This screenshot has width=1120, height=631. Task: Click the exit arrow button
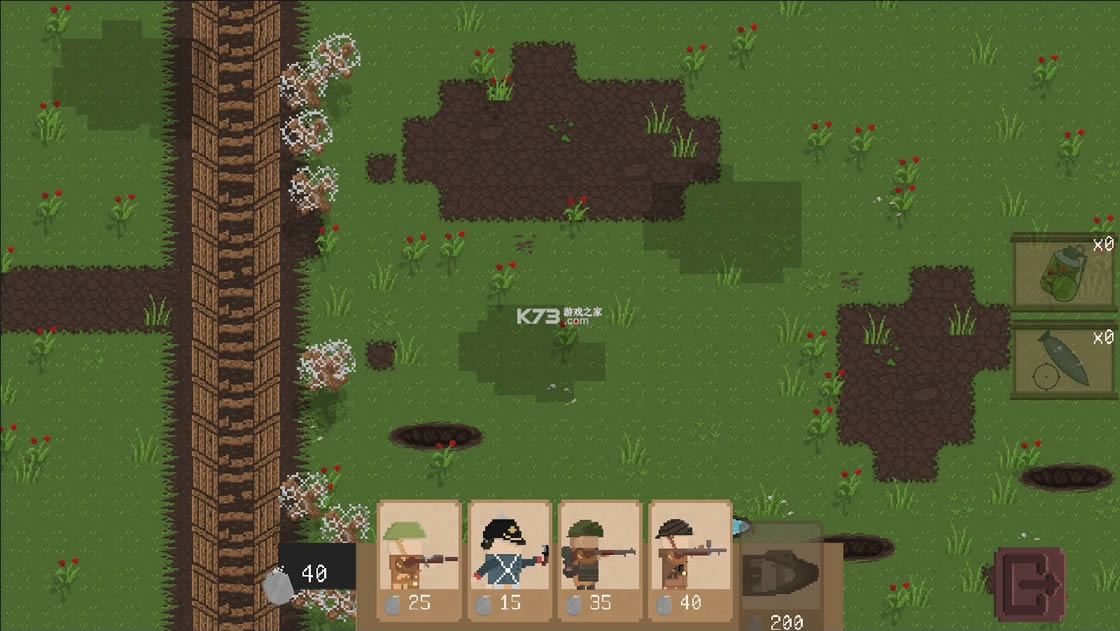(x=1030, y=583)
